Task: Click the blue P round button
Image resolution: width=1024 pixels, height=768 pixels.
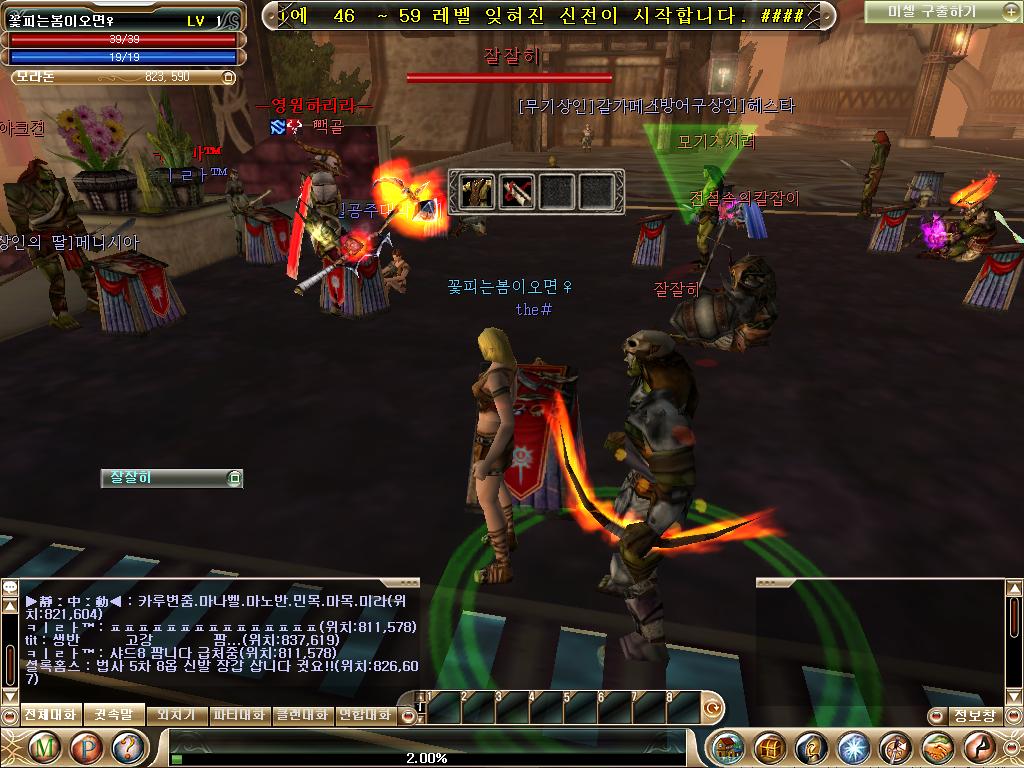Action: point(87,747)
